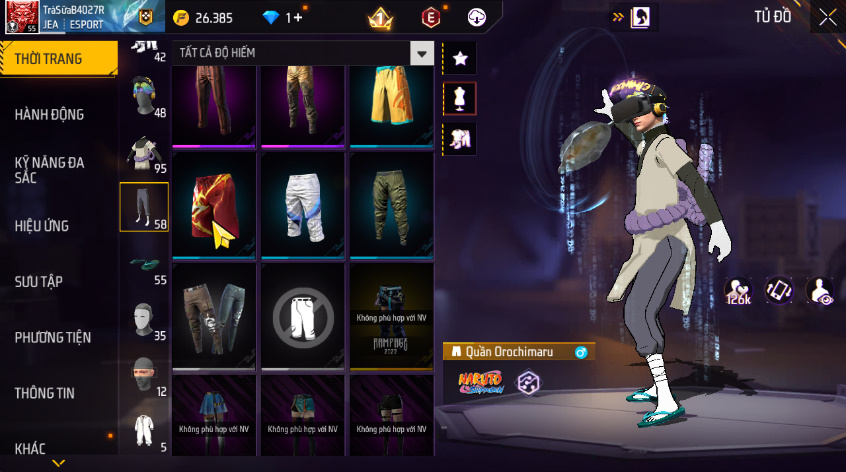Add diamonds via the diamond counter
This screenshot has height=472, width=846.
pyautogui.click(x=282, y=17)
